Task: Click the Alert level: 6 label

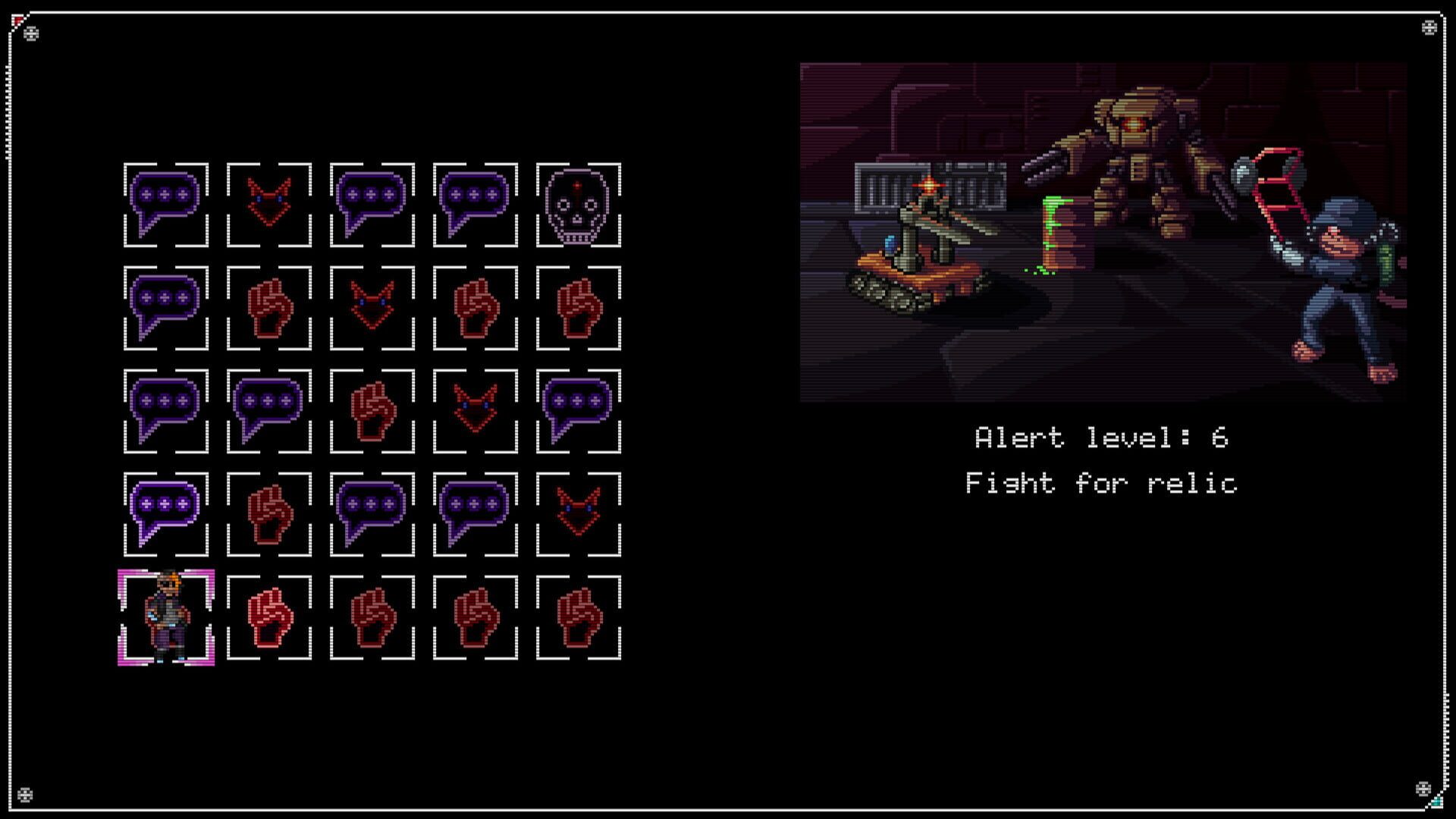Action: click(1101, 437)
